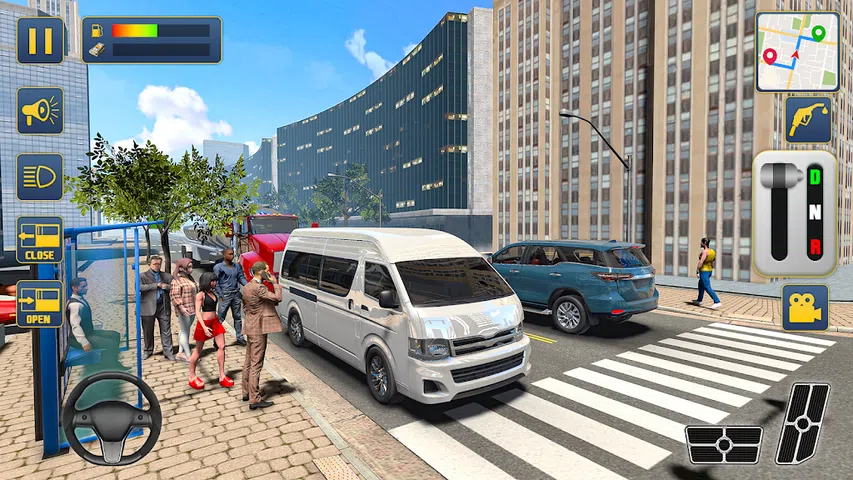
Task: Step on the brake pedal
Action: [x=724, y=444]
